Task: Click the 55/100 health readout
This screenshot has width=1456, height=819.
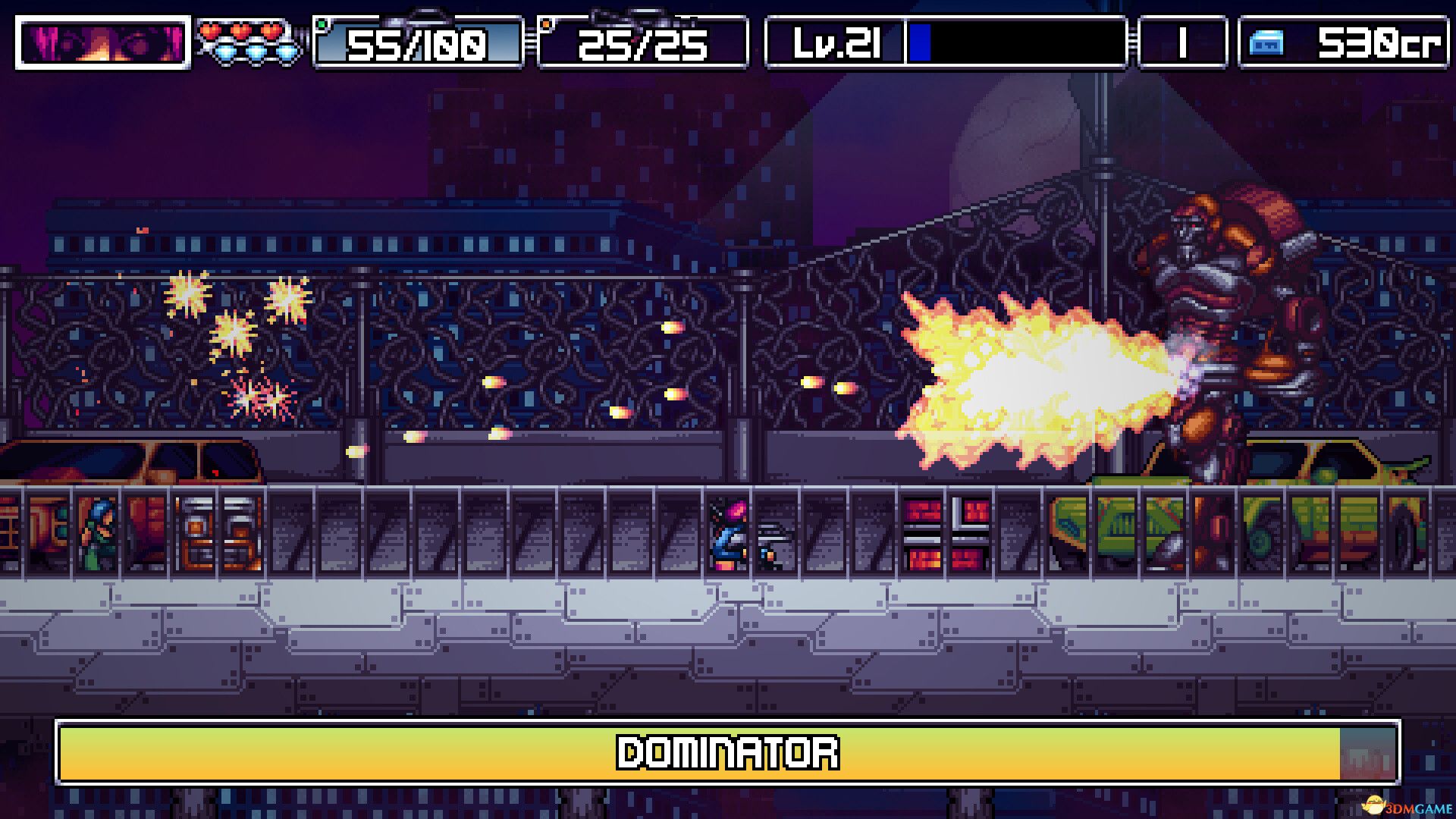Action: [x=416, y=44]
